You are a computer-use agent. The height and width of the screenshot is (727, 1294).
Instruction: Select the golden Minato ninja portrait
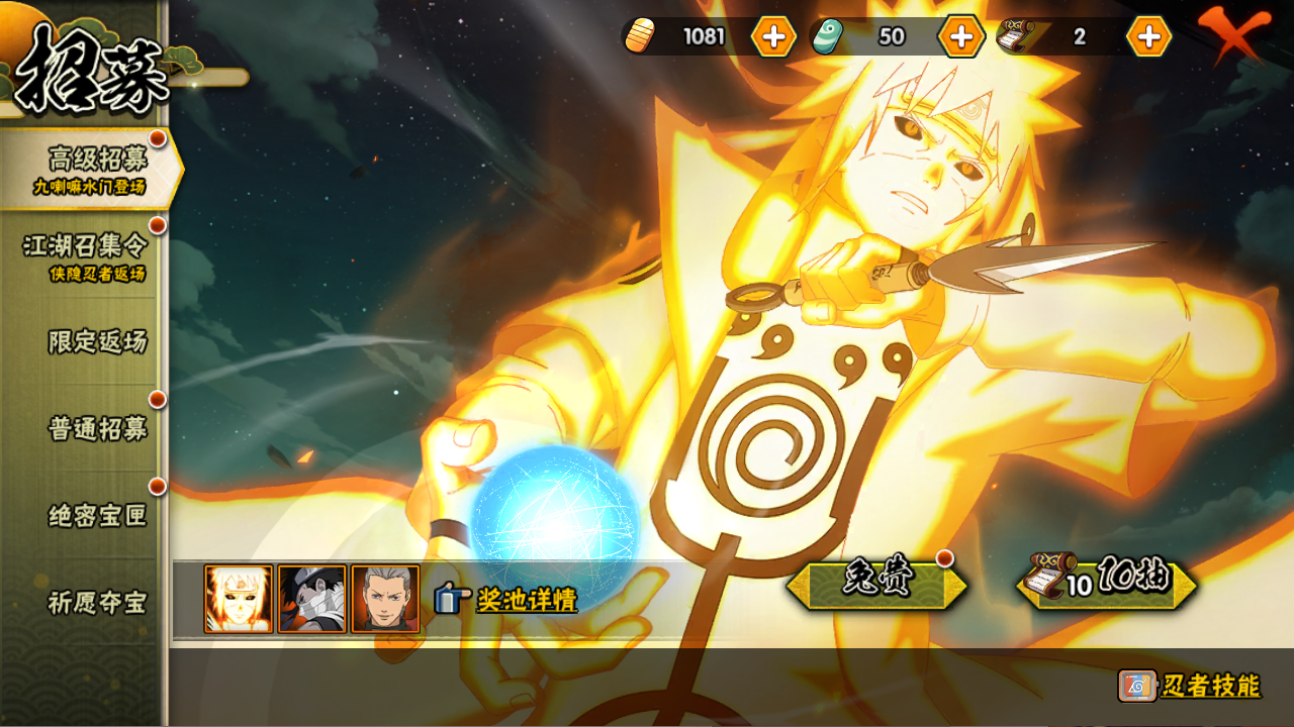point(239,599)
